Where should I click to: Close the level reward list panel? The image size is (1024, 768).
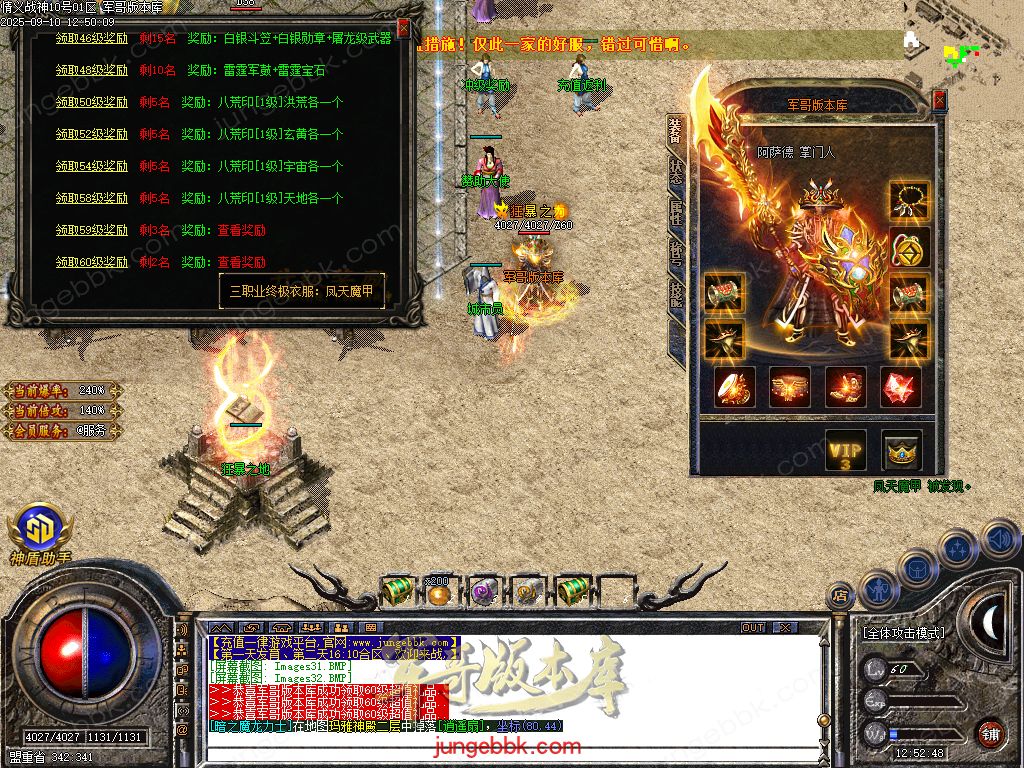click(403, 28)
